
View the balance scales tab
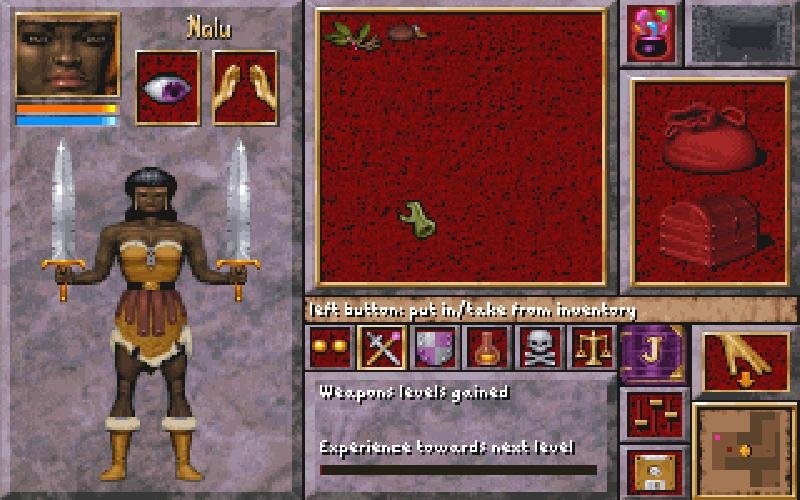click(592, 348)
